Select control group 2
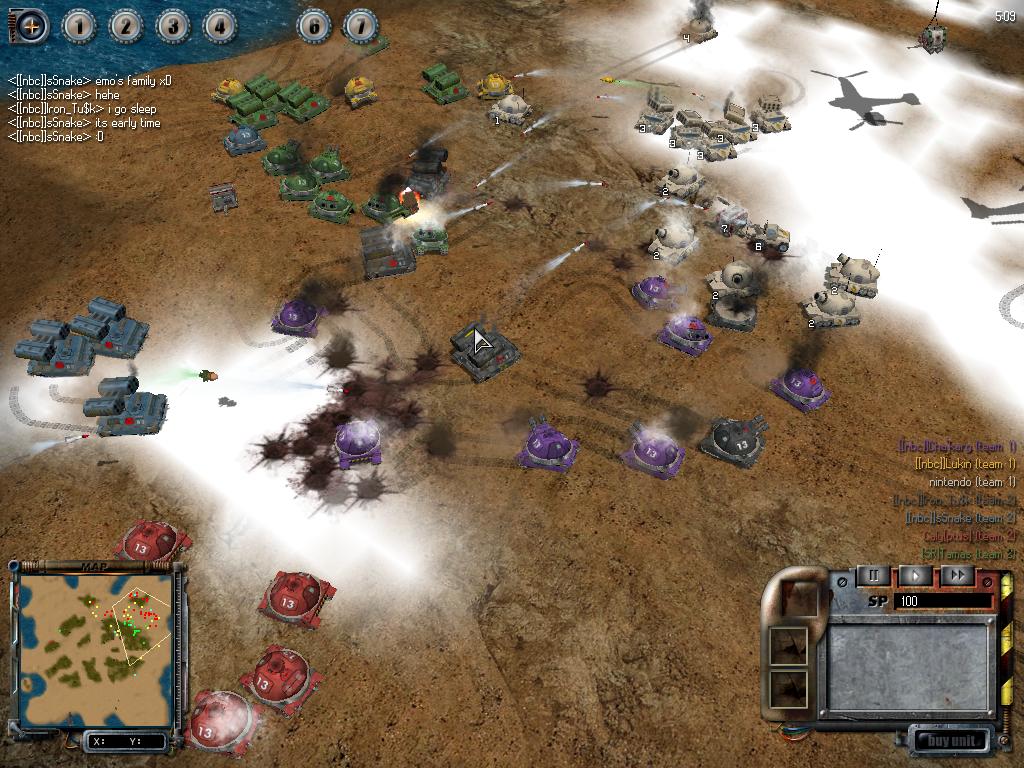This screenshot has width=1024, height=768. pyautogui.click(x=126, y=26)
